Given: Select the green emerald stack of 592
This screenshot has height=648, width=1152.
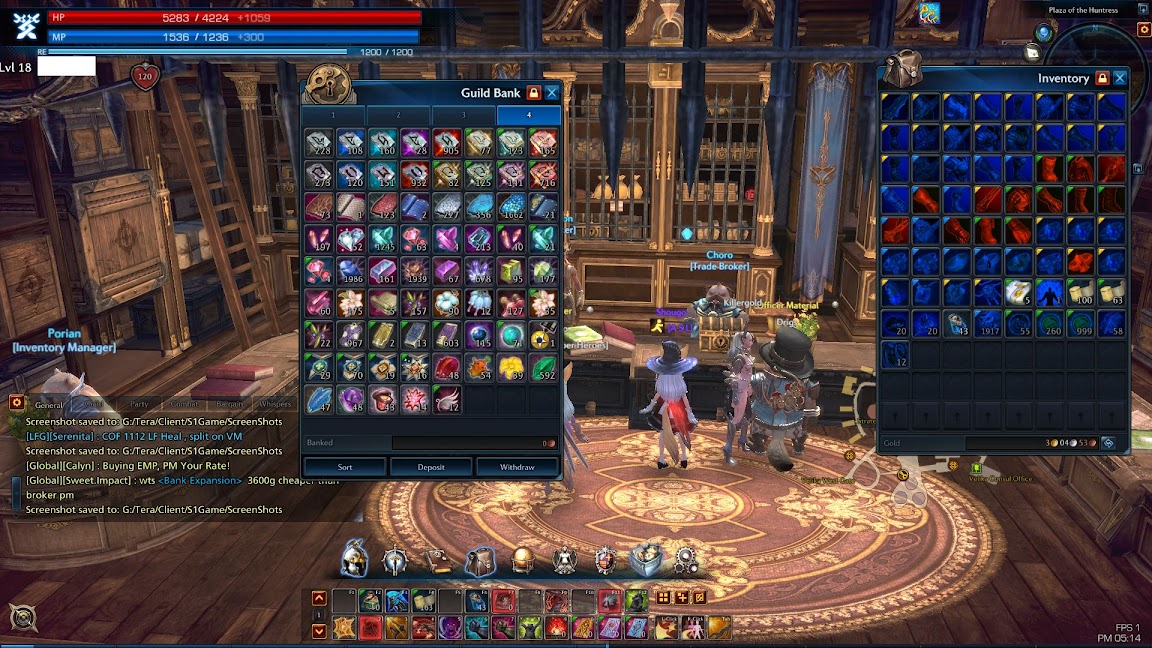Looking at the screenshot, I should 544,369.
